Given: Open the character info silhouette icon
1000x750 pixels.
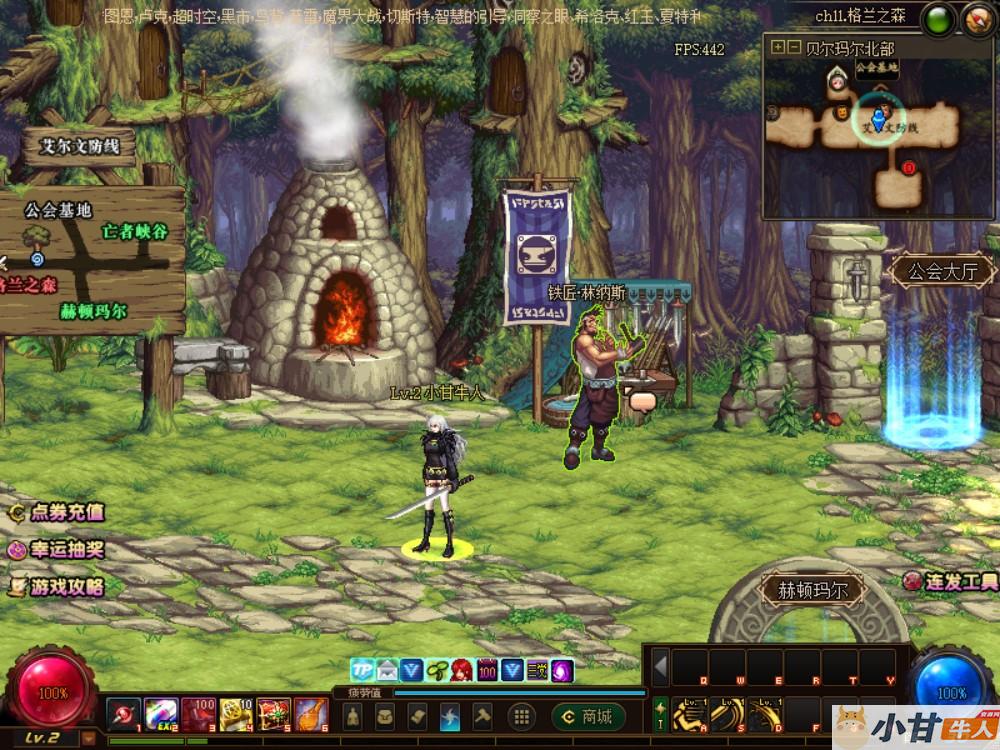Looking at the screenshot, I should [x=353, y=716].
